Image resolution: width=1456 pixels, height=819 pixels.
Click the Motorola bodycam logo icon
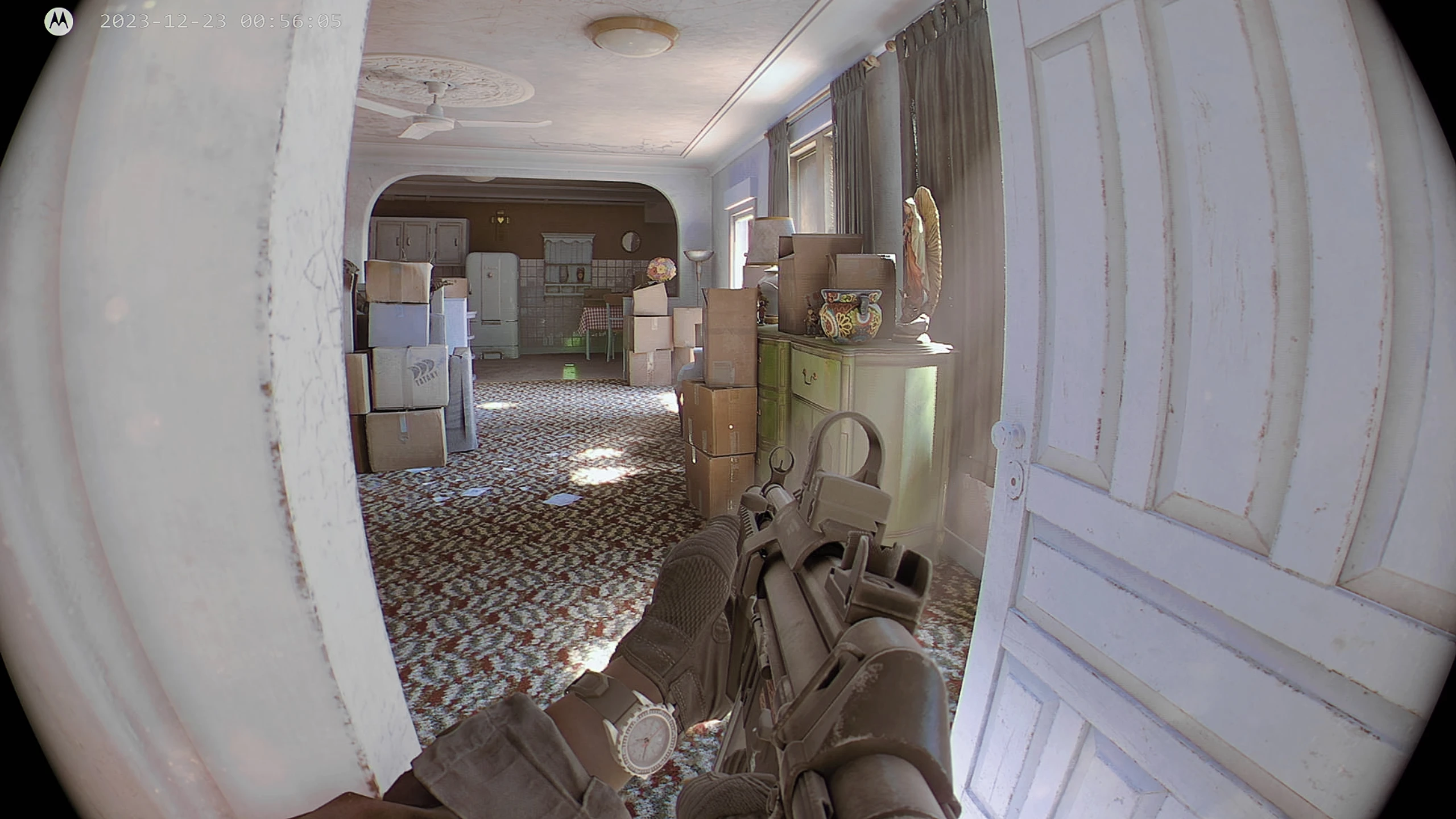58,22
